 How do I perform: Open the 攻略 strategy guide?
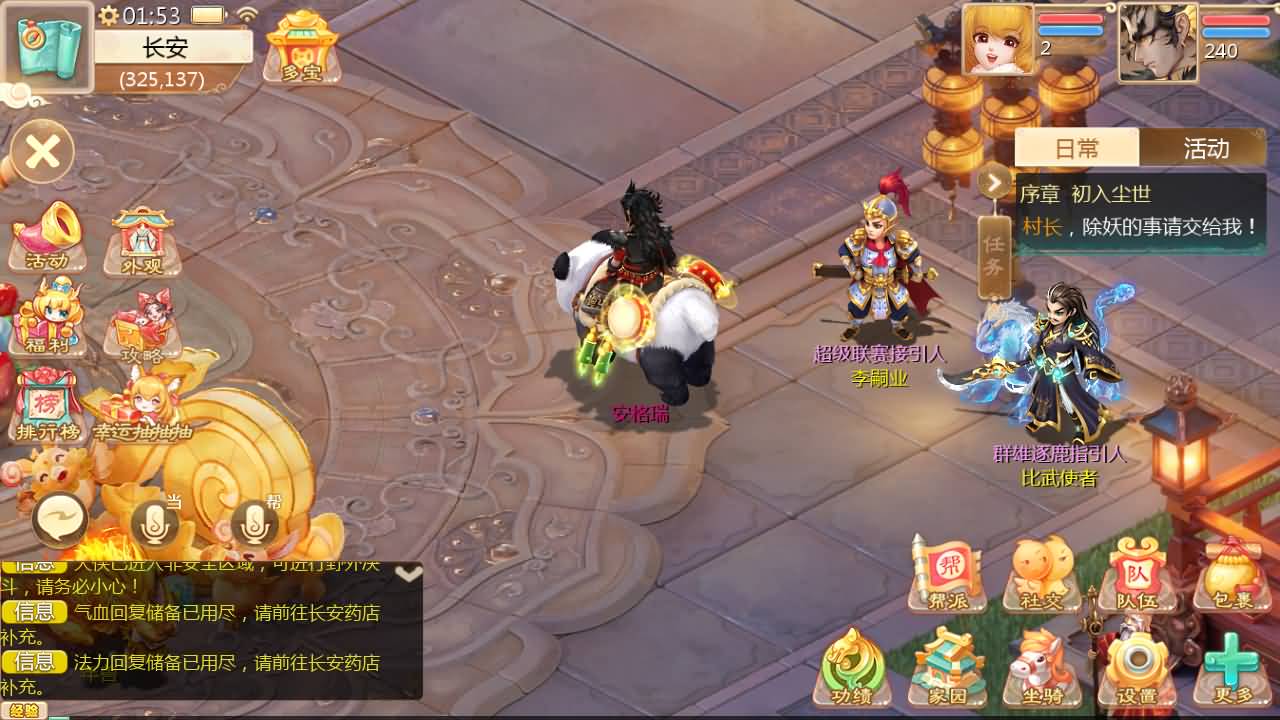click(143, 324)
